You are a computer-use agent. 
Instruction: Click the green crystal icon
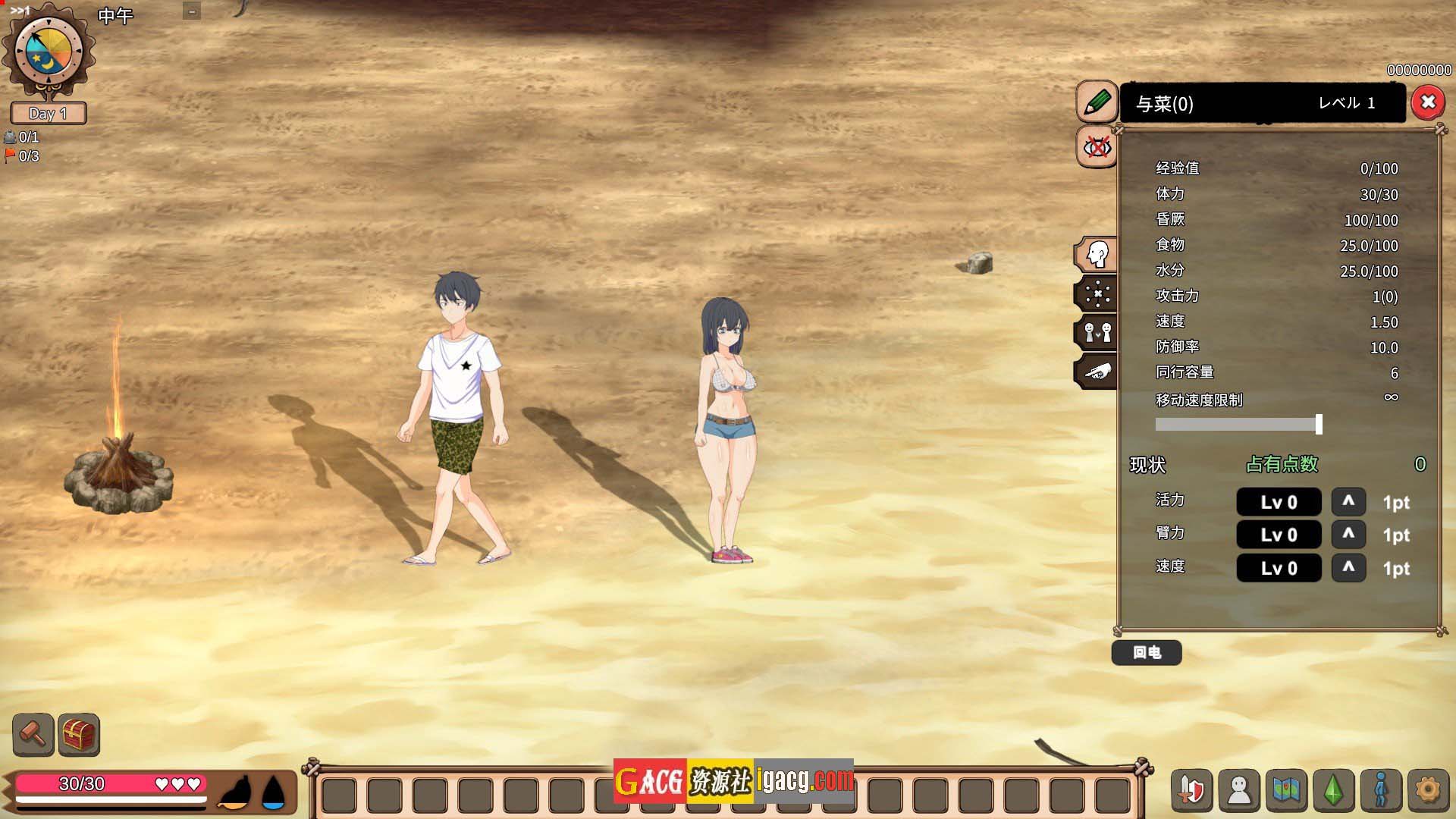pyautogui.click(x=1333, y=790)
